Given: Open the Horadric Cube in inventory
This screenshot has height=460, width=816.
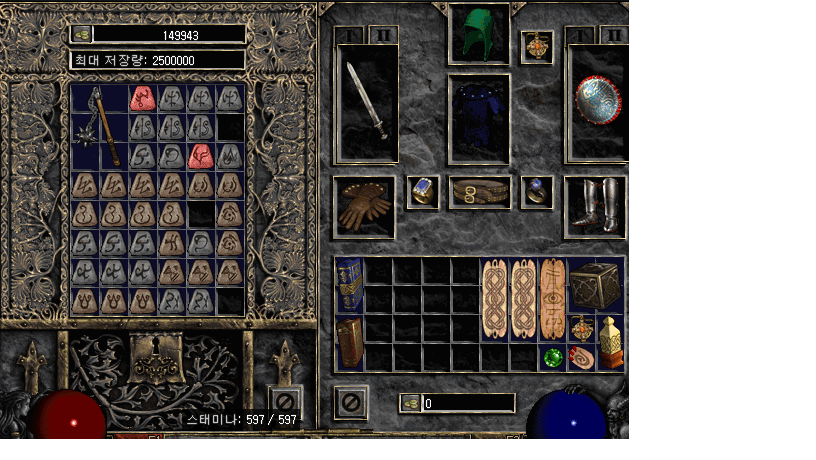Looking at the screenshot, I should pos(596,285).
